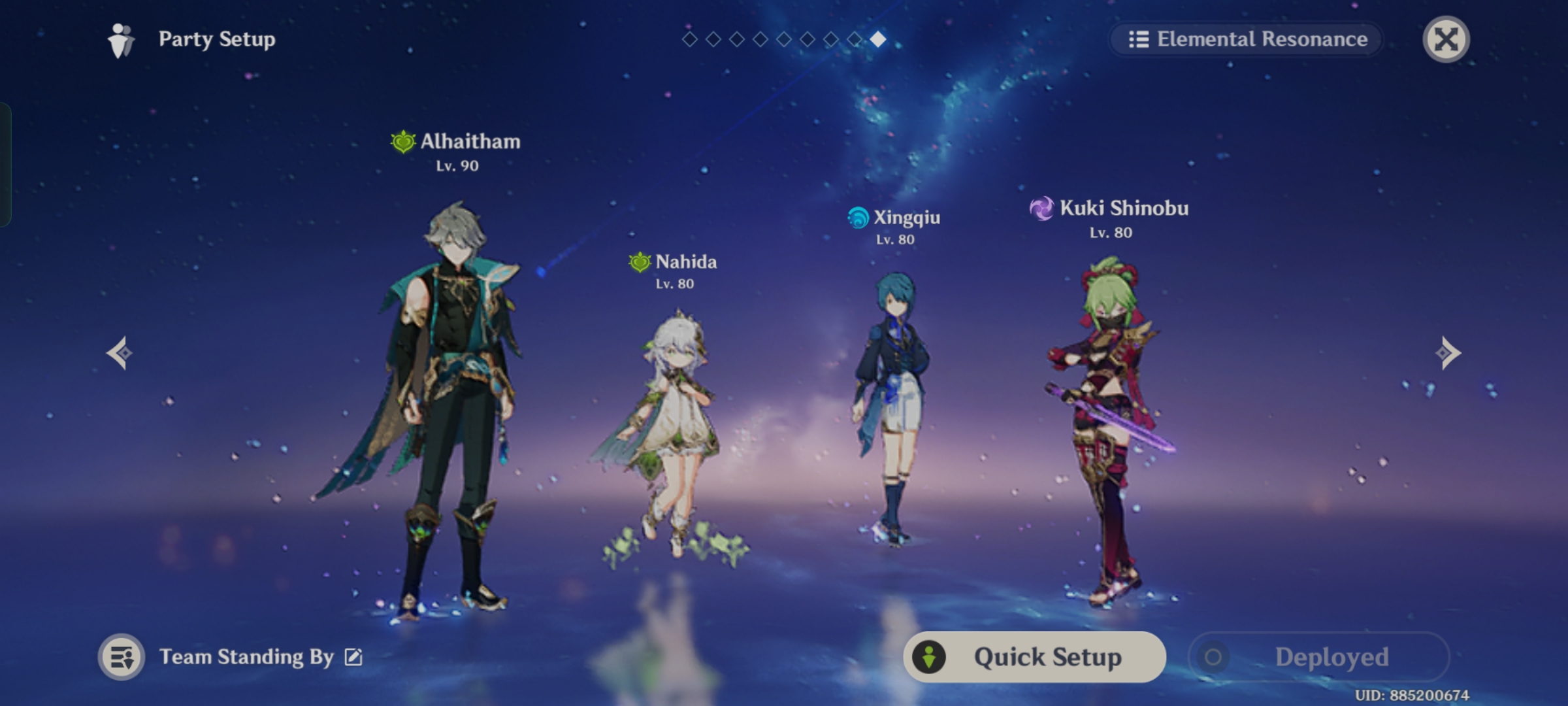The image size is (1568, 706).
Task: Open the Elemental Resonance panel
Action: [x=1246, y=39]
